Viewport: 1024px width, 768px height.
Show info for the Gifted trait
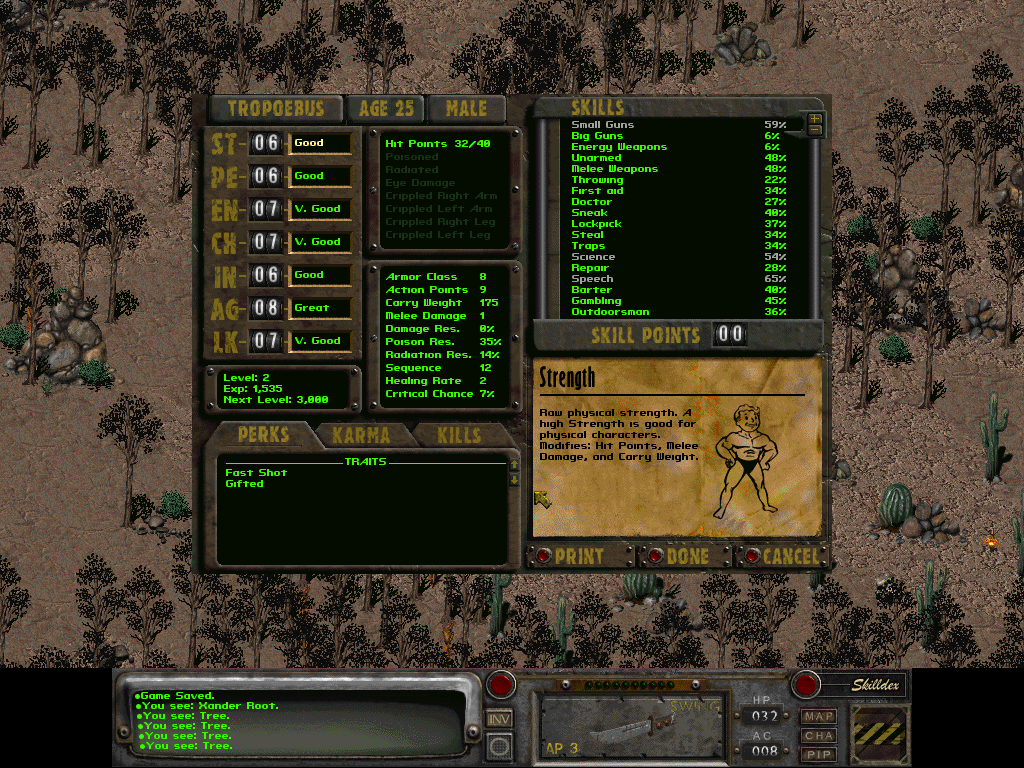(244, 484)
